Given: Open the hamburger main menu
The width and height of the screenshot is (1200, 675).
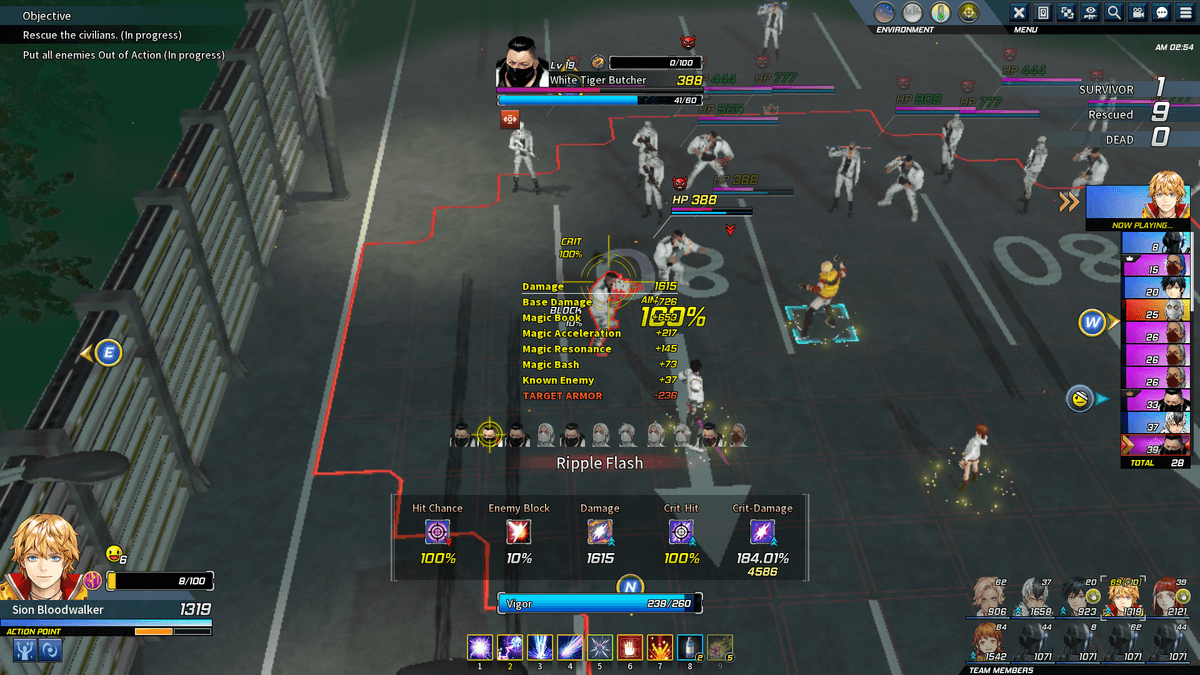Looking at the screenshot, I should coord(1187,12).
